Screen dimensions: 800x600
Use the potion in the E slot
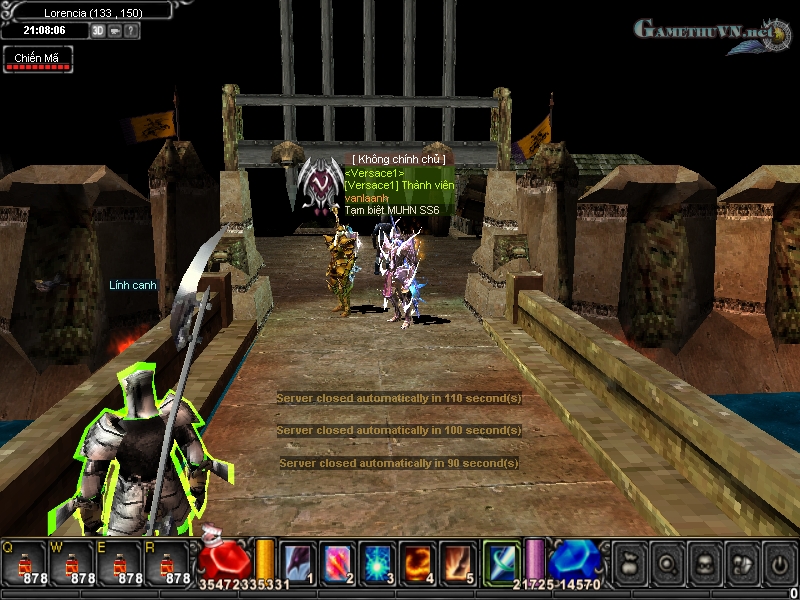(119, 564)
